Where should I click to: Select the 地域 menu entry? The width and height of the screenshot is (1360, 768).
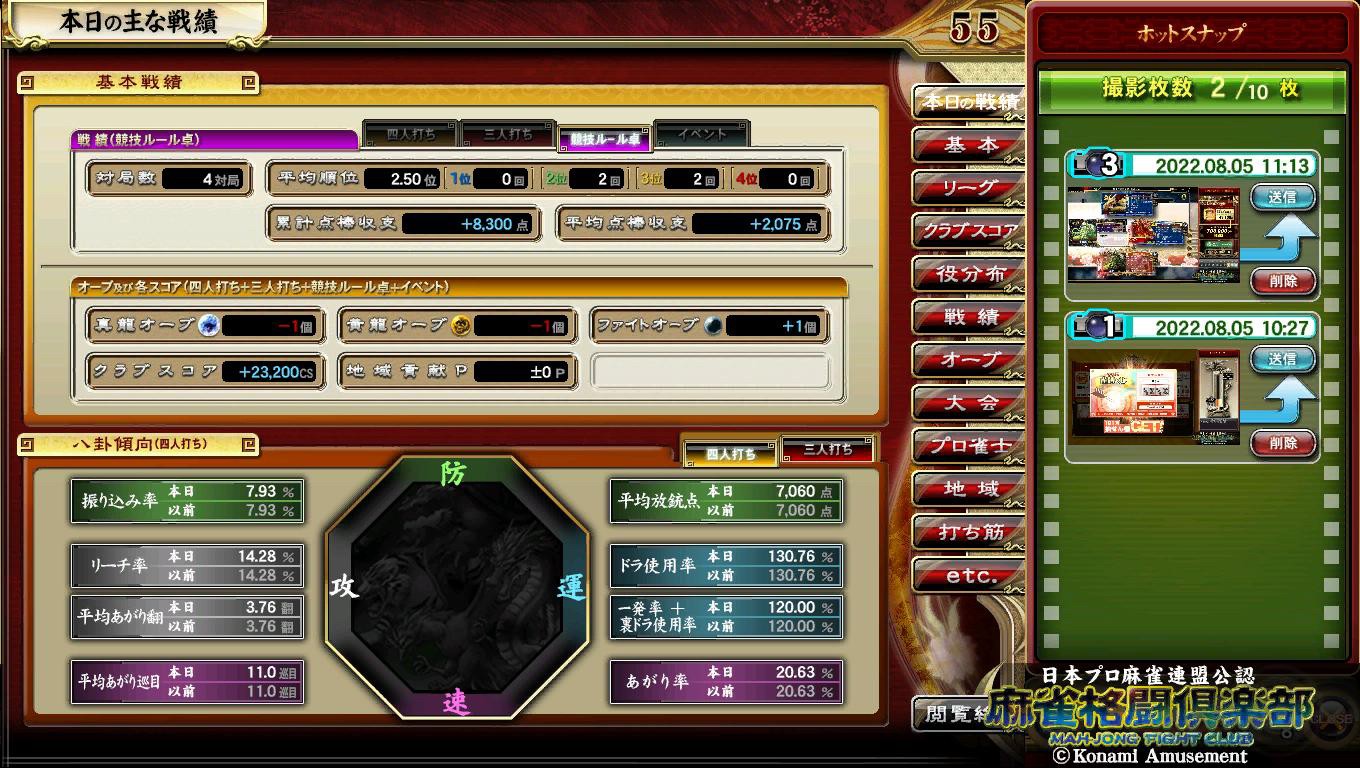point(968,489)
